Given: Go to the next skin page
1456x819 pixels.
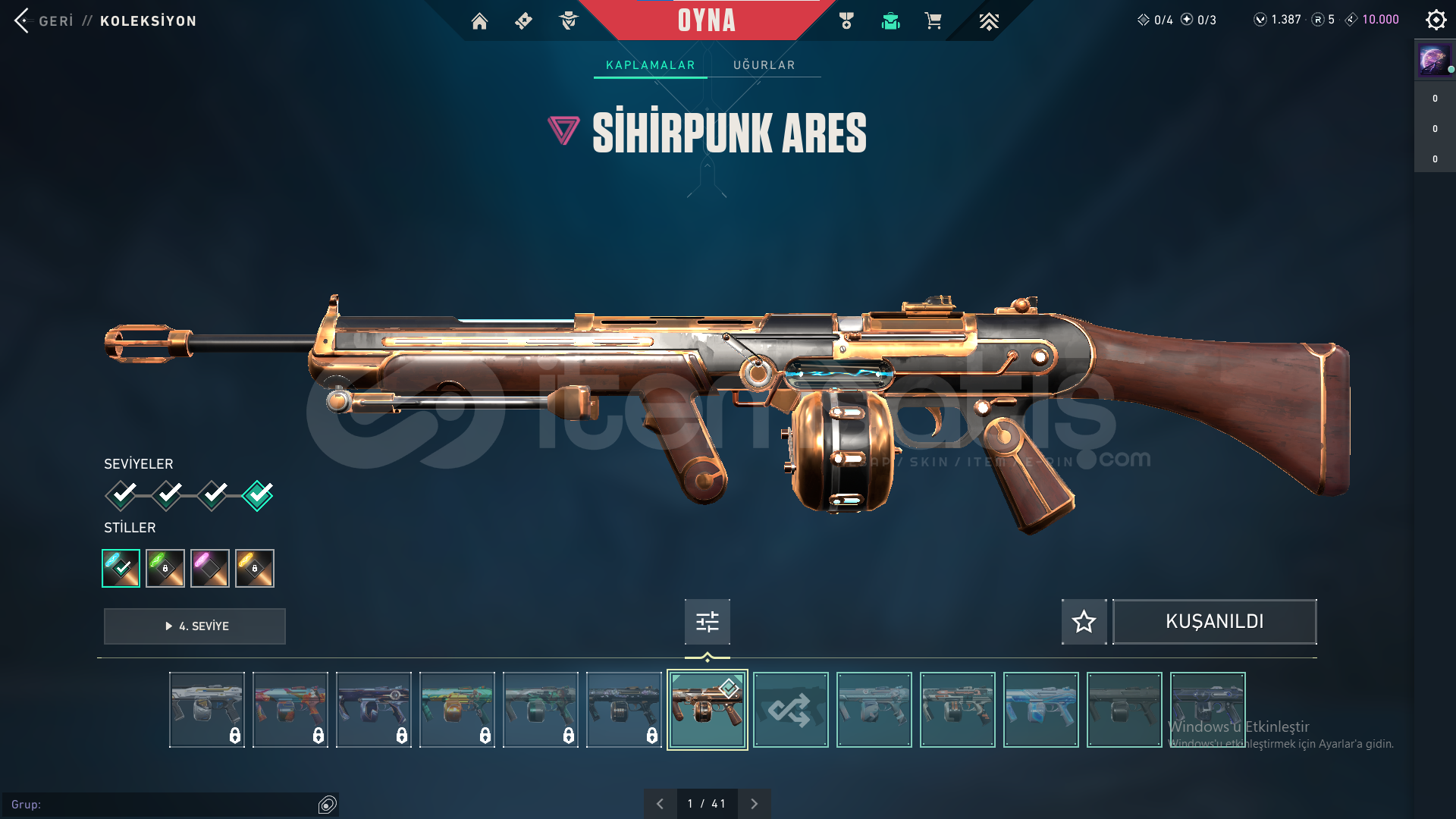Looking at the screenshot, I should tap(754, 804).
